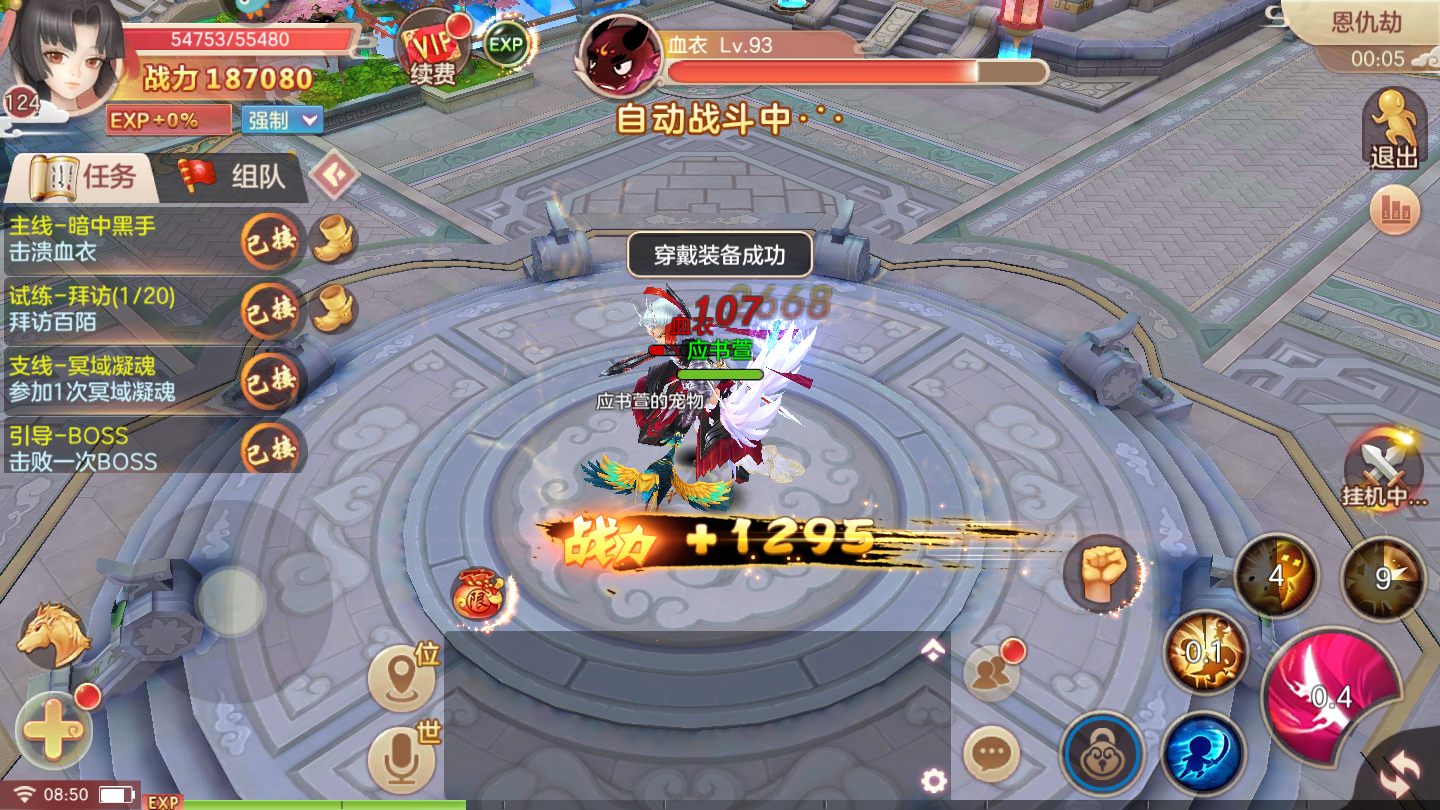Activate the blue kick skill icon
The width and height of the screenshot is (1440, 810).
1203,754
